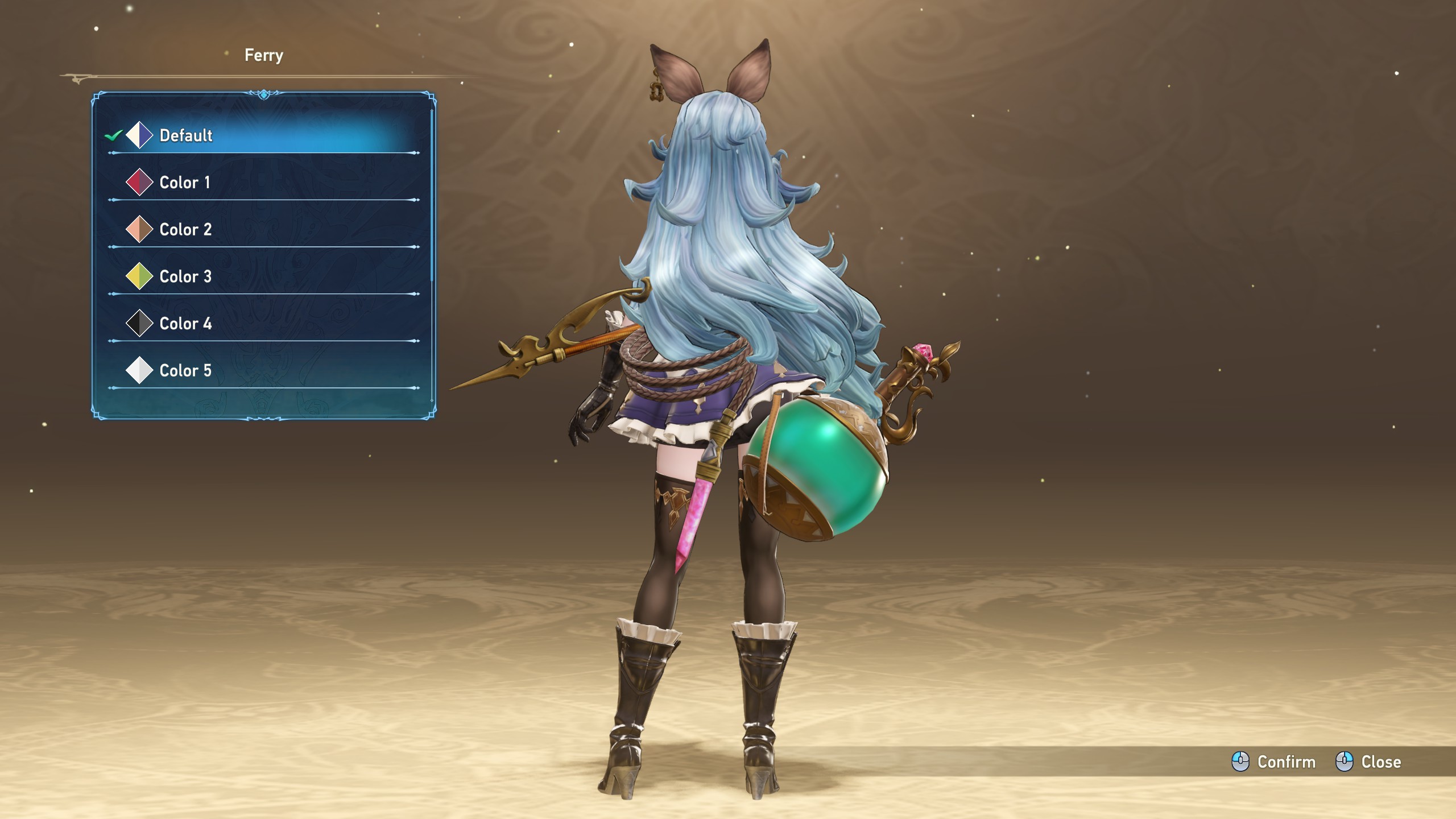Choose the Color 5 white option
This screenshot has width=1456, height=819.
tap(185, 371)
